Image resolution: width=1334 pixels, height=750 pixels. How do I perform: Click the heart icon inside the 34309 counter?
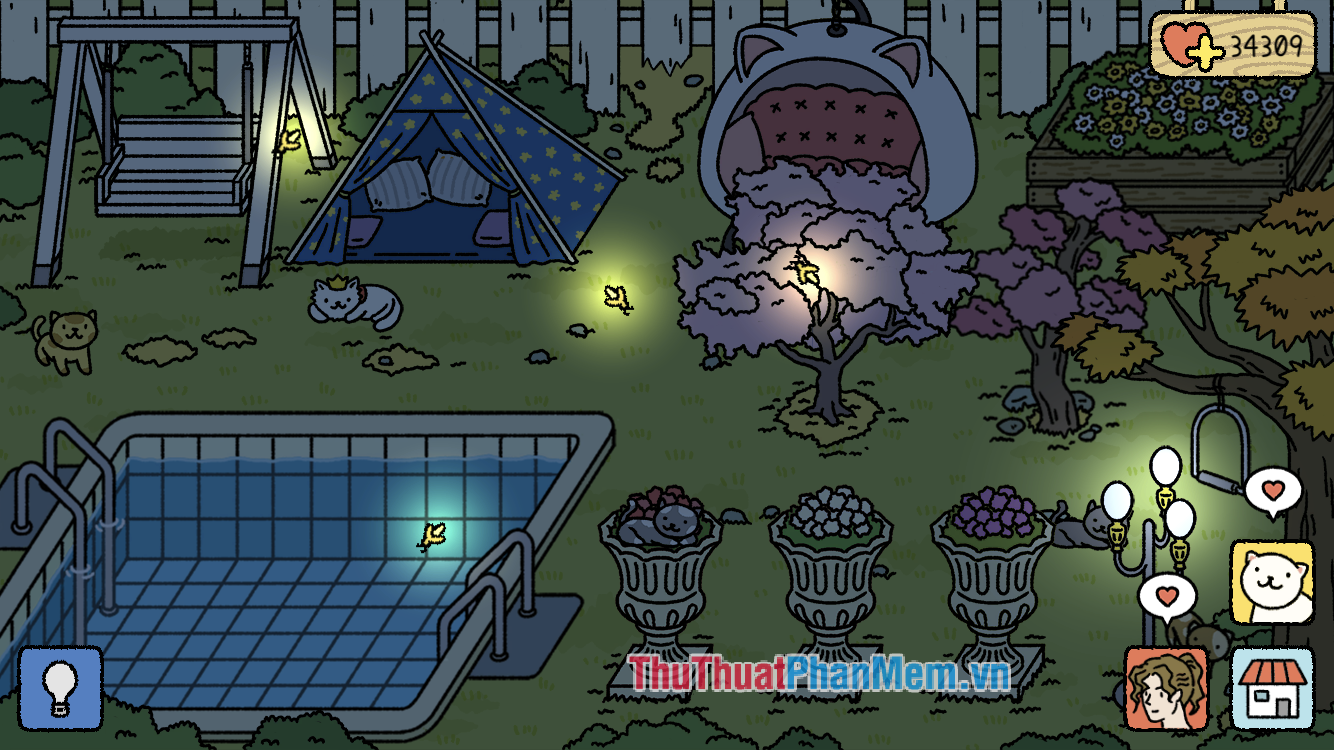click(1181, 42)
